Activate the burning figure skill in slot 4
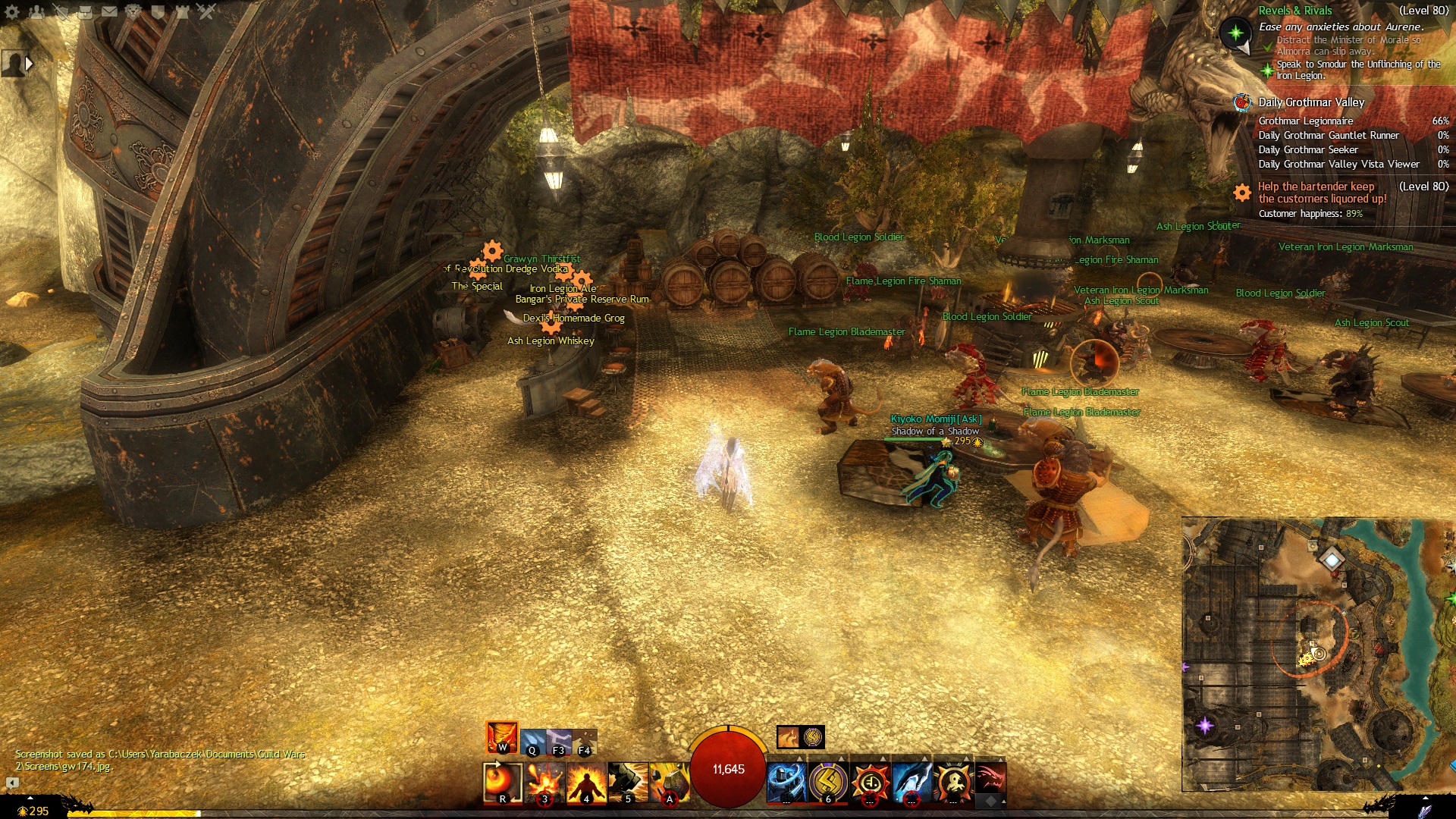This screenshot has width=1456, height=819. 586,782
